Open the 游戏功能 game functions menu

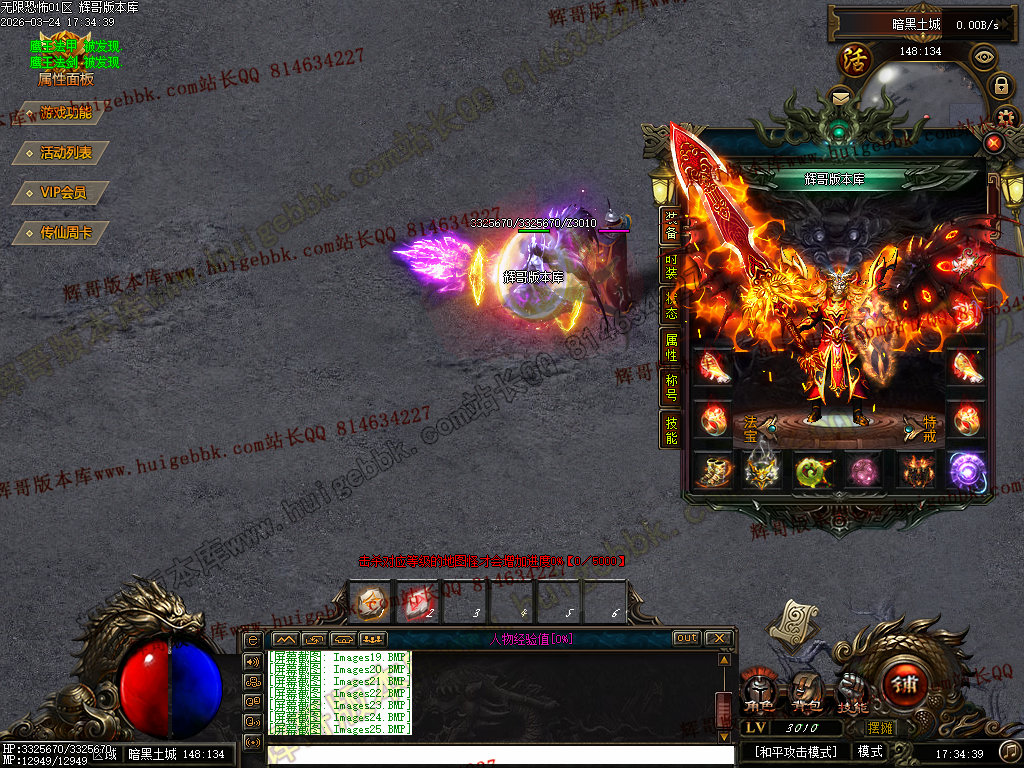point(60,113)
